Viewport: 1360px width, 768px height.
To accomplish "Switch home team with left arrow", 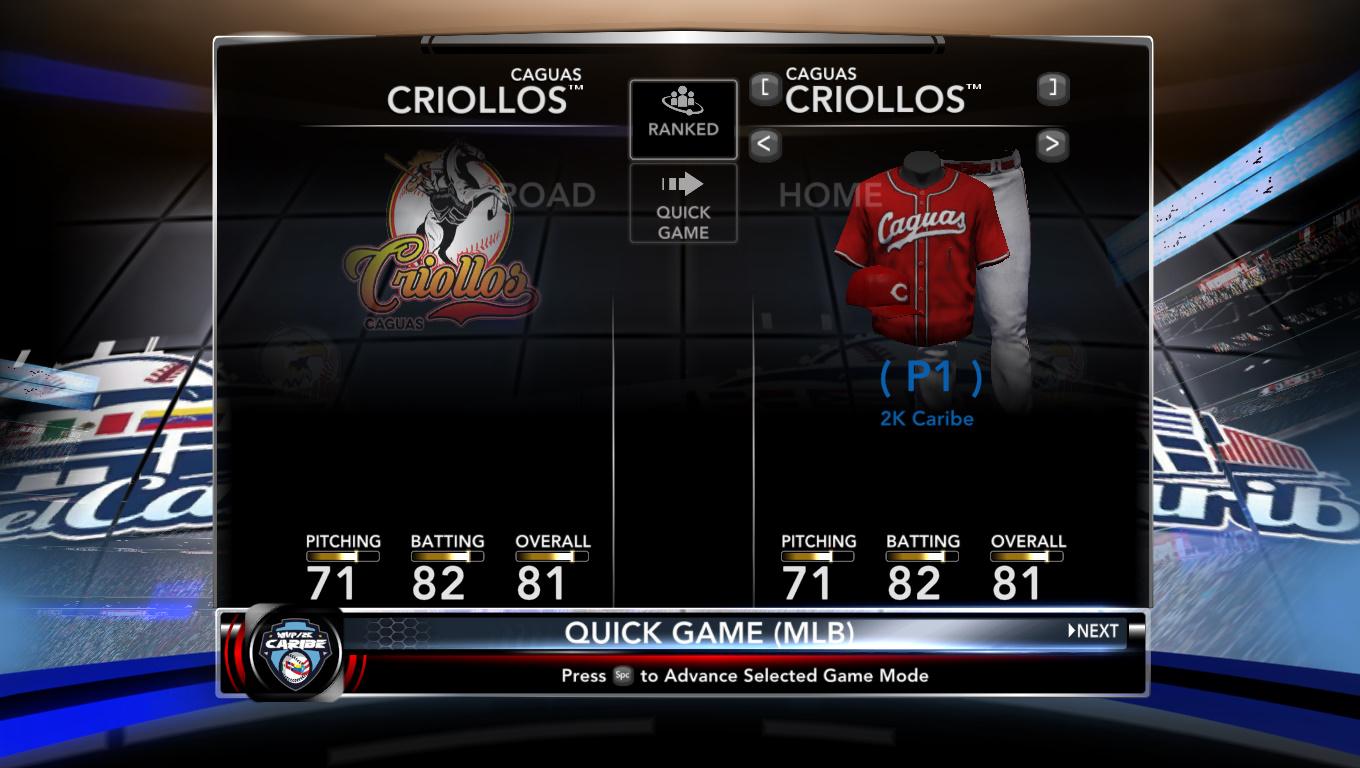I will click(x=764, y=144).
